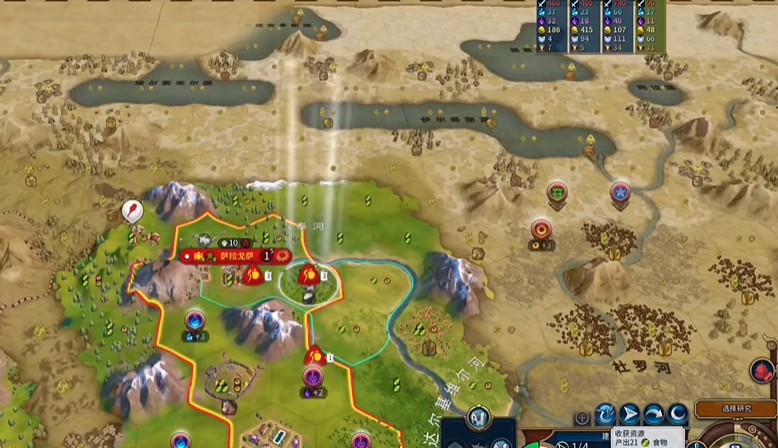
Task: Click the red map pin marker
Action: (132, 210)
